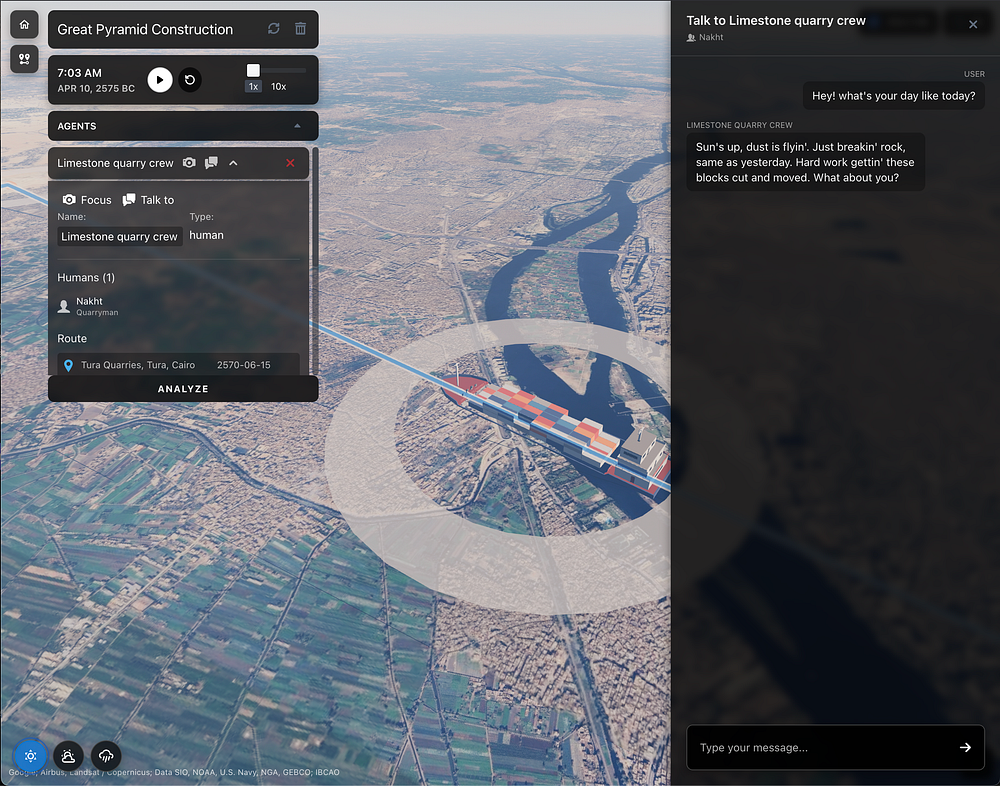Reset the simulation time with circular arrow
The height and width of the screenshot is (786, 1000).
coord(190,80)
